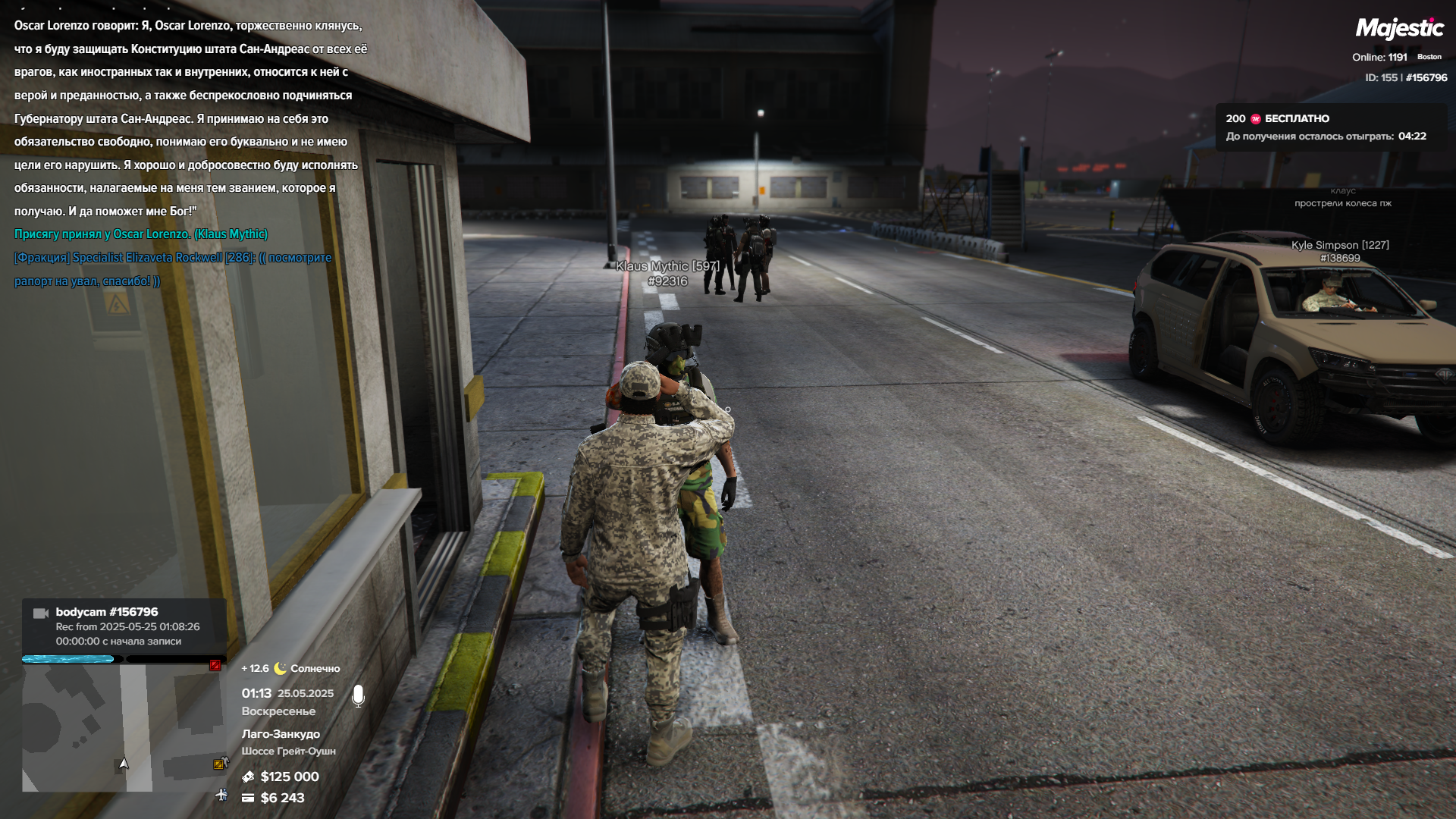The image size is (1456, 819).
Task: Select the faction chat message from Elizaveta Rockwell
Action: pos(173,269)
